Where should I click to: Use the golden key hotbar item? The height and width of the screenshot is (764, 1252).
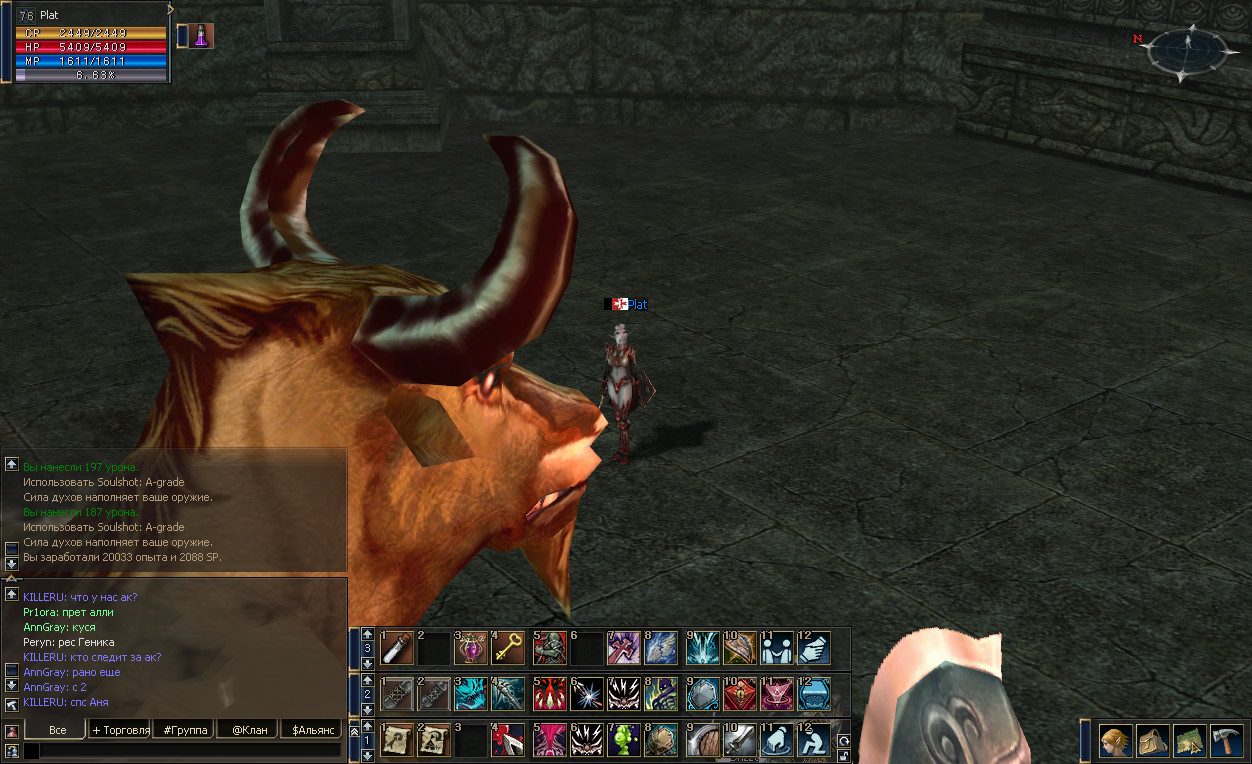(508, 648)
